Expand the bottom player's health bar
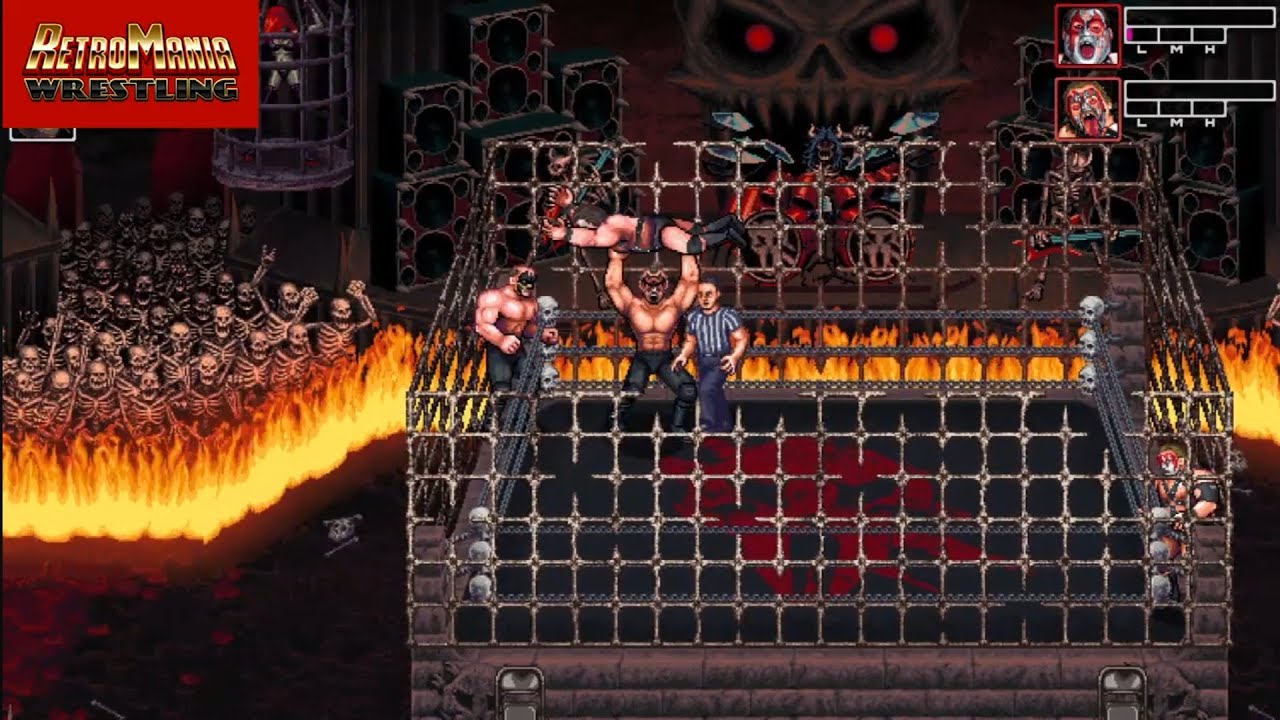The width and height of the screenshot is (1280, 720). 1199,90
